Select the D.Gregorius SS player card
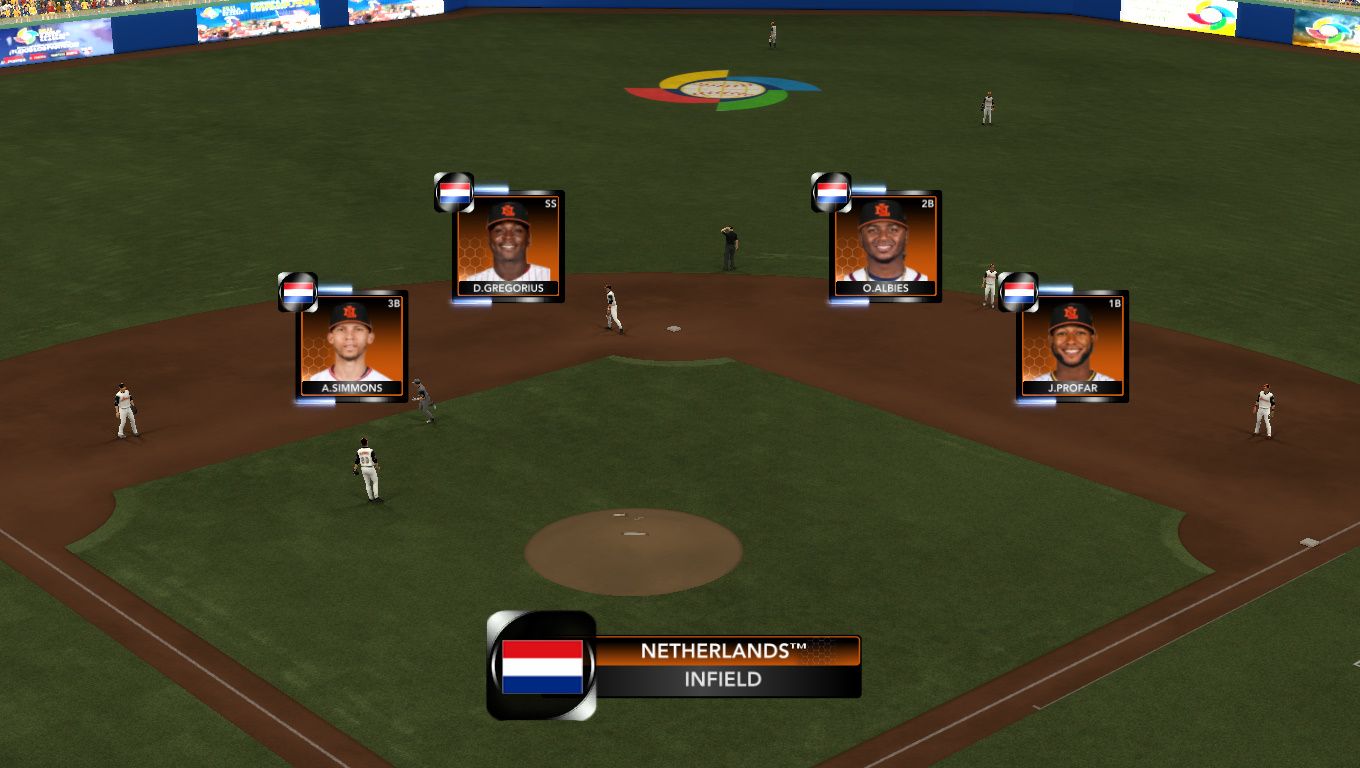This screenshot has height=768, width=1360. tap(509, 246)
